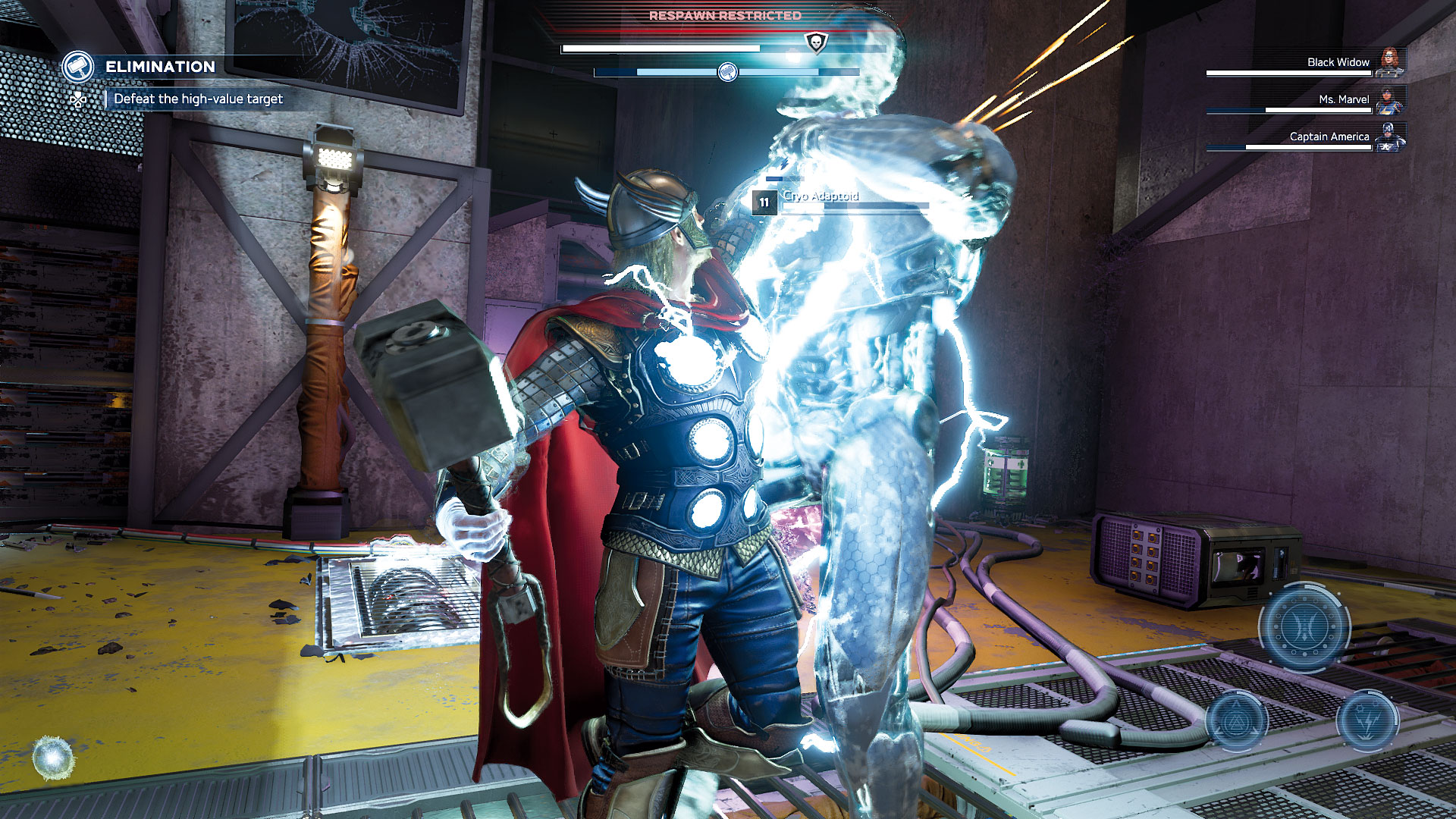Click the skull boss marker icon
The image size is (1456, 819).
(x=816, y=42)
